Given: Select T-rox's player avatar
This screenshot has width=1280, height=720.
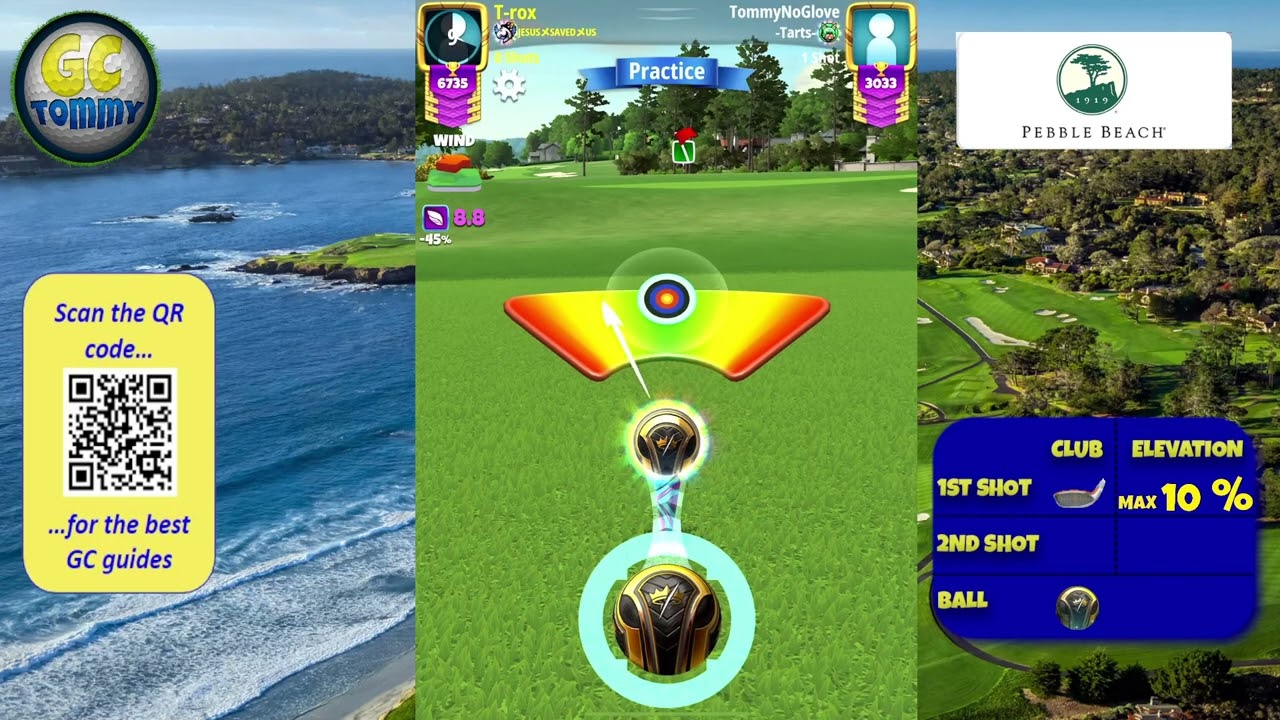Looking at the screenshot, I should pyautogui.click(x=452, y=37).
